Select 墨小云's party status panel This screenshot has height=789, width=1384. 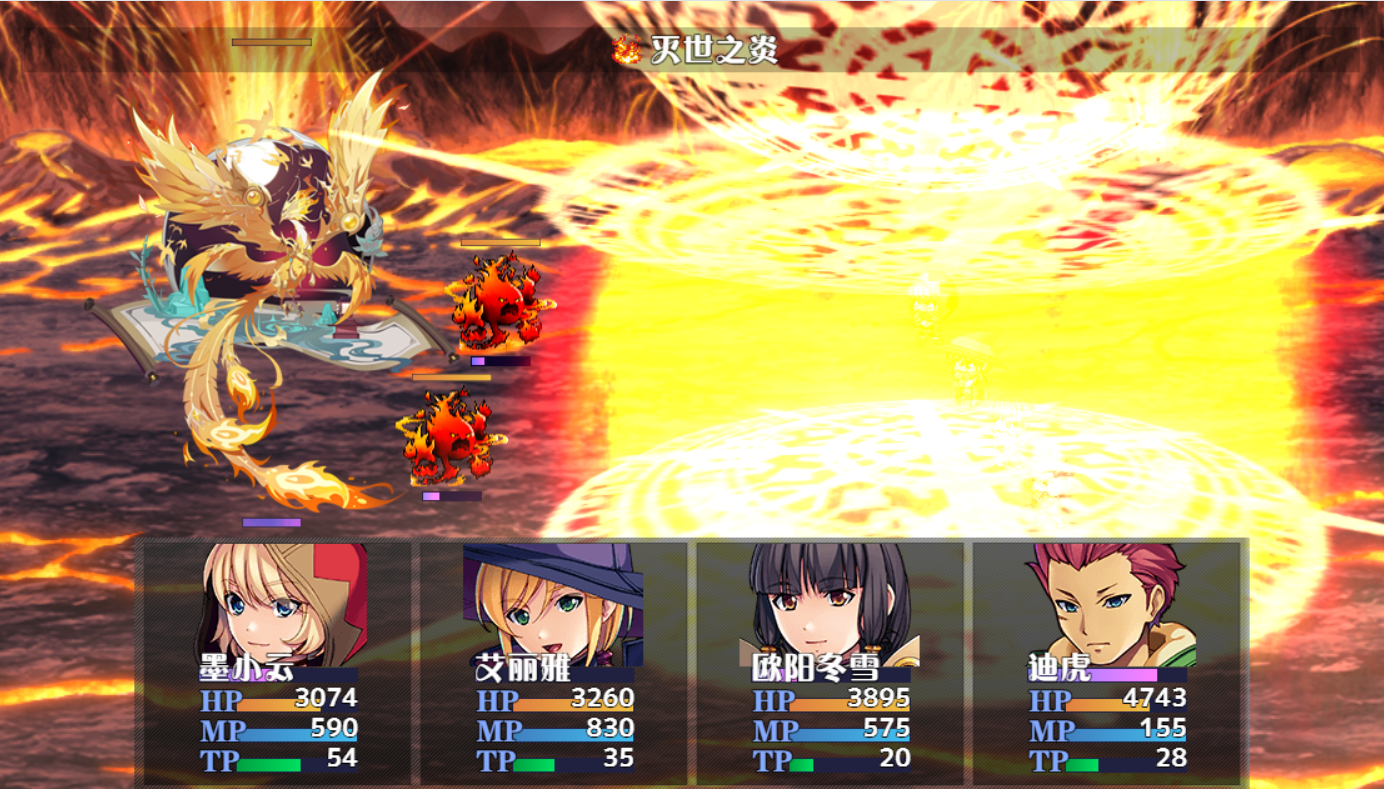coord(277,660)
